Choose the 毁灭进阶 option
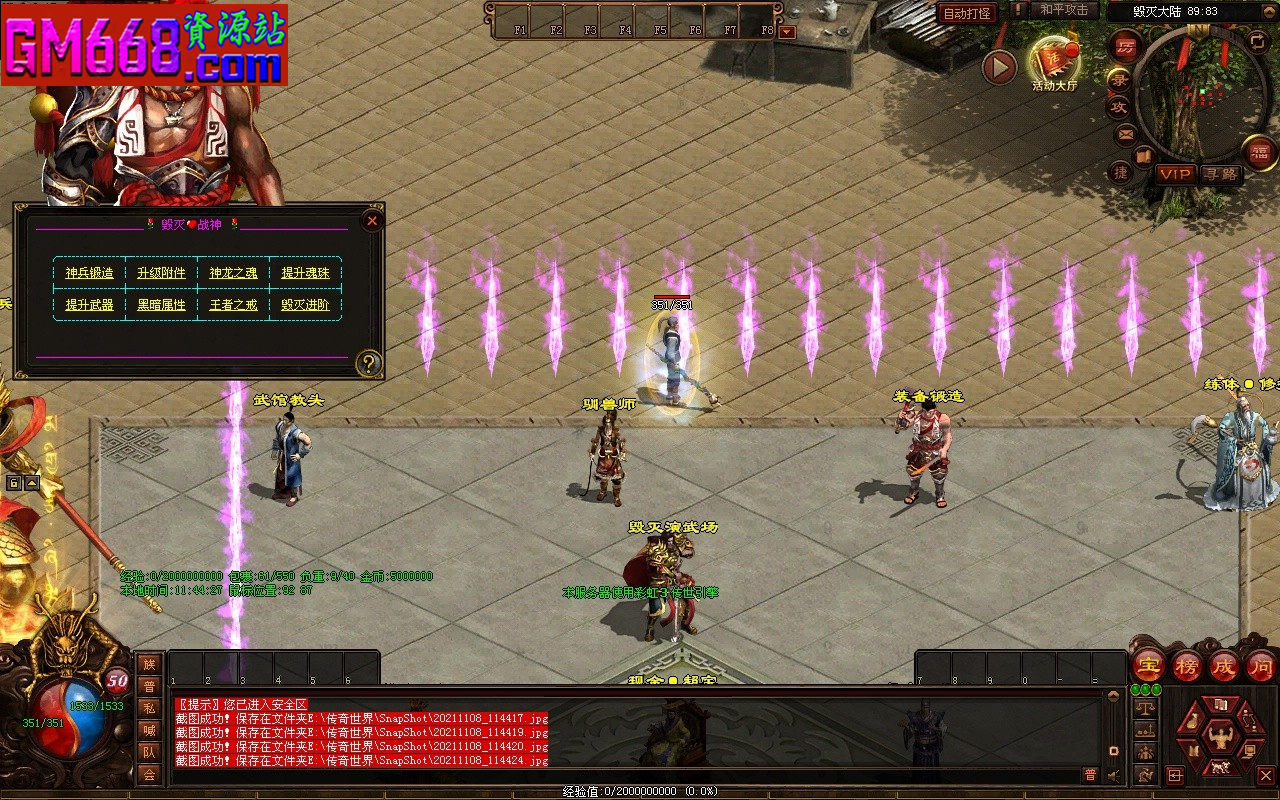The image size is (1280, 800). click(x=305, y=305)
